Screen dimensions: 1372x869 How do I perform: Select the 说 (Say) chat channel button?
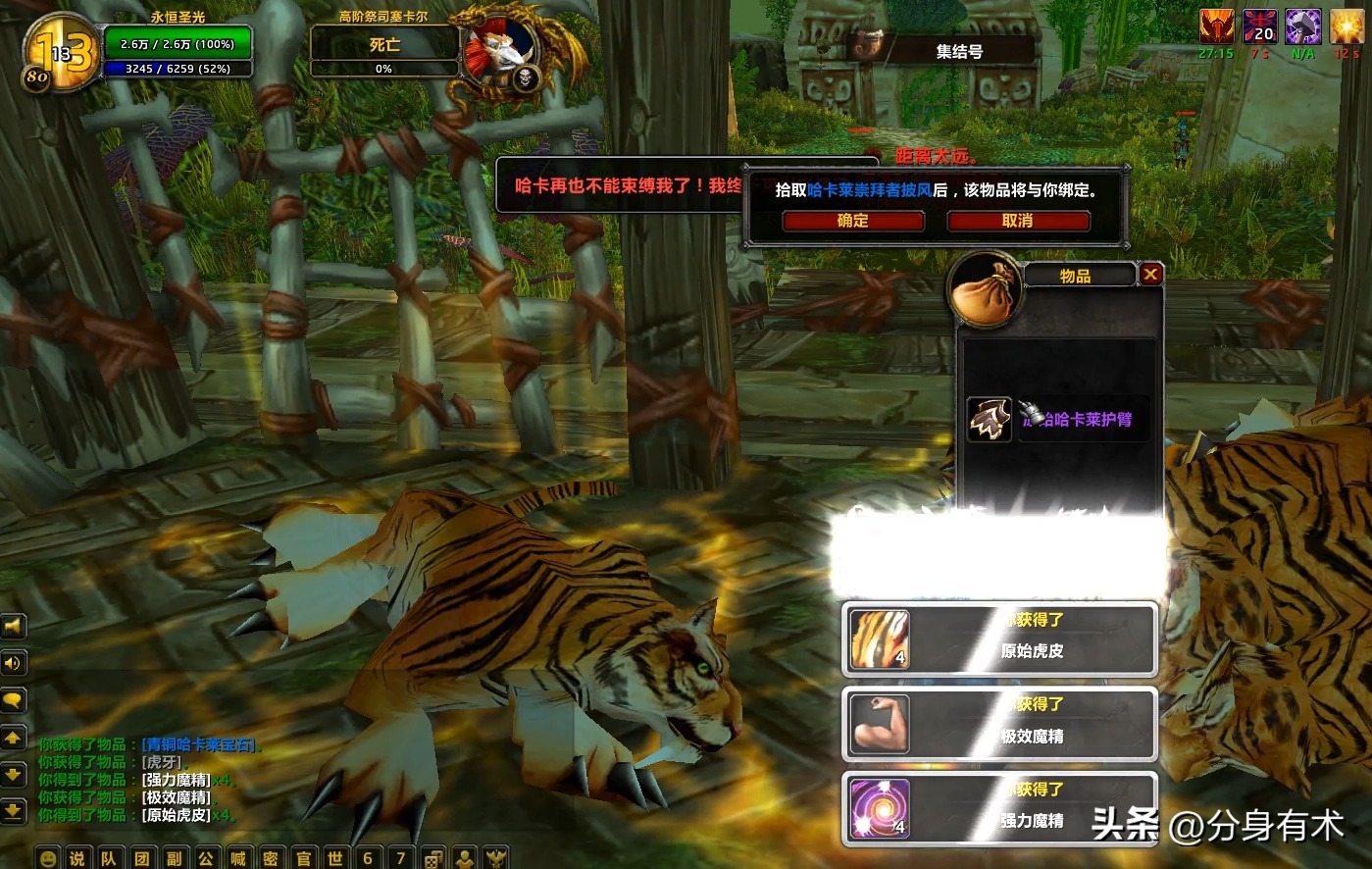tap(76, 856)
